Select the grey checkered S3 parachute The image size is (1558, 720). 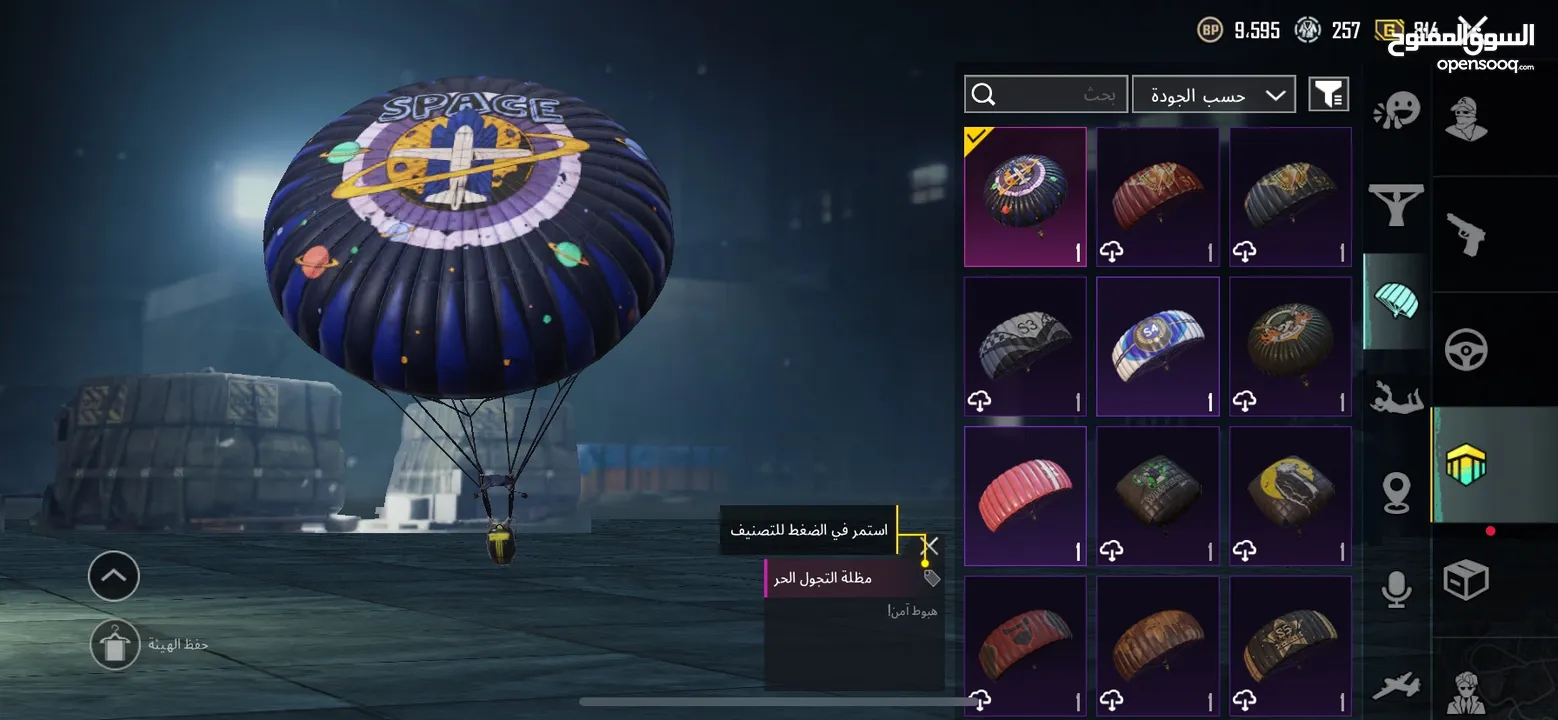pyautogui.click(x=1025, y=346)
